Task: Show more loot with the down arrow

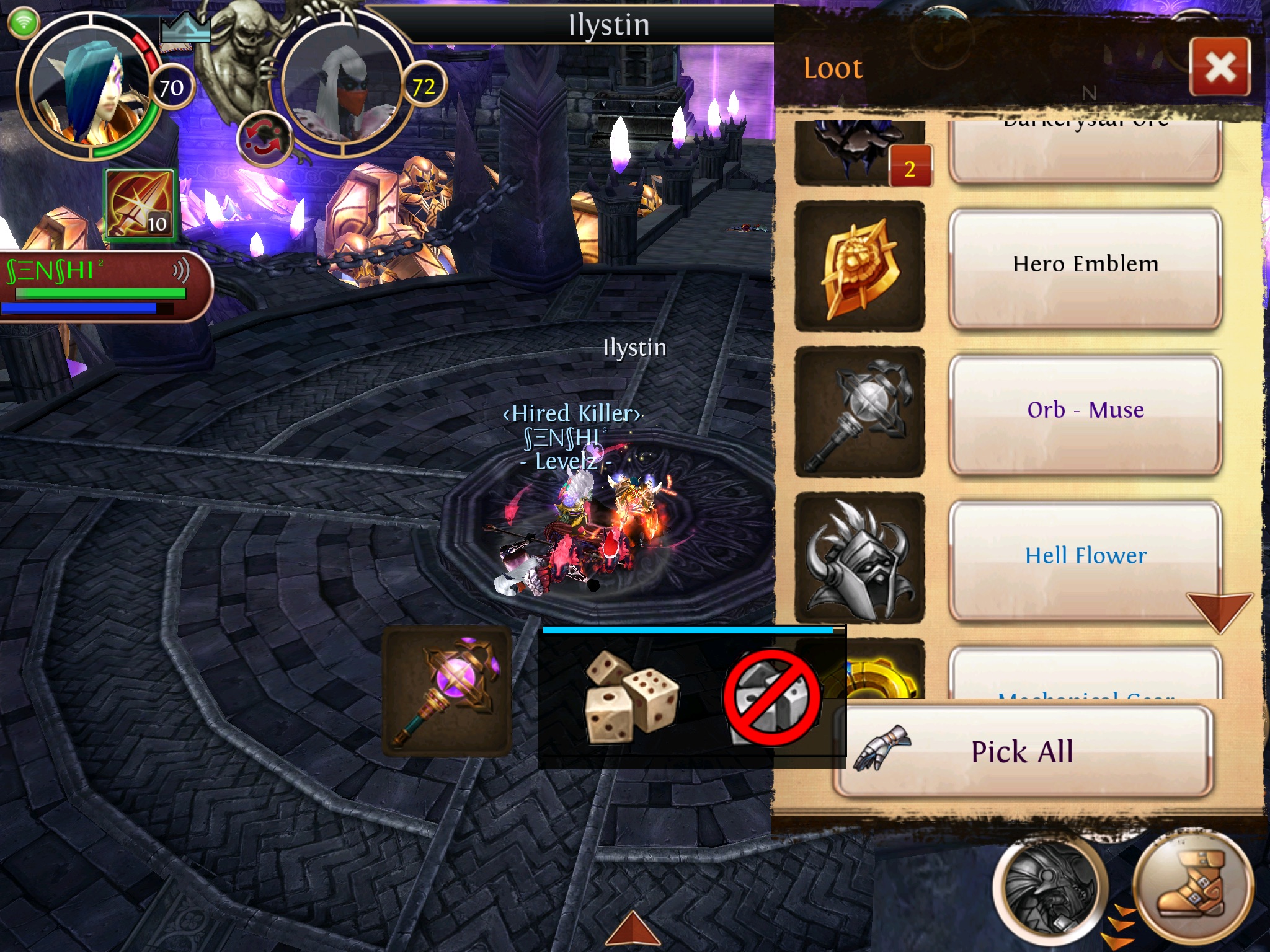Action: [x=1219, y=611]
